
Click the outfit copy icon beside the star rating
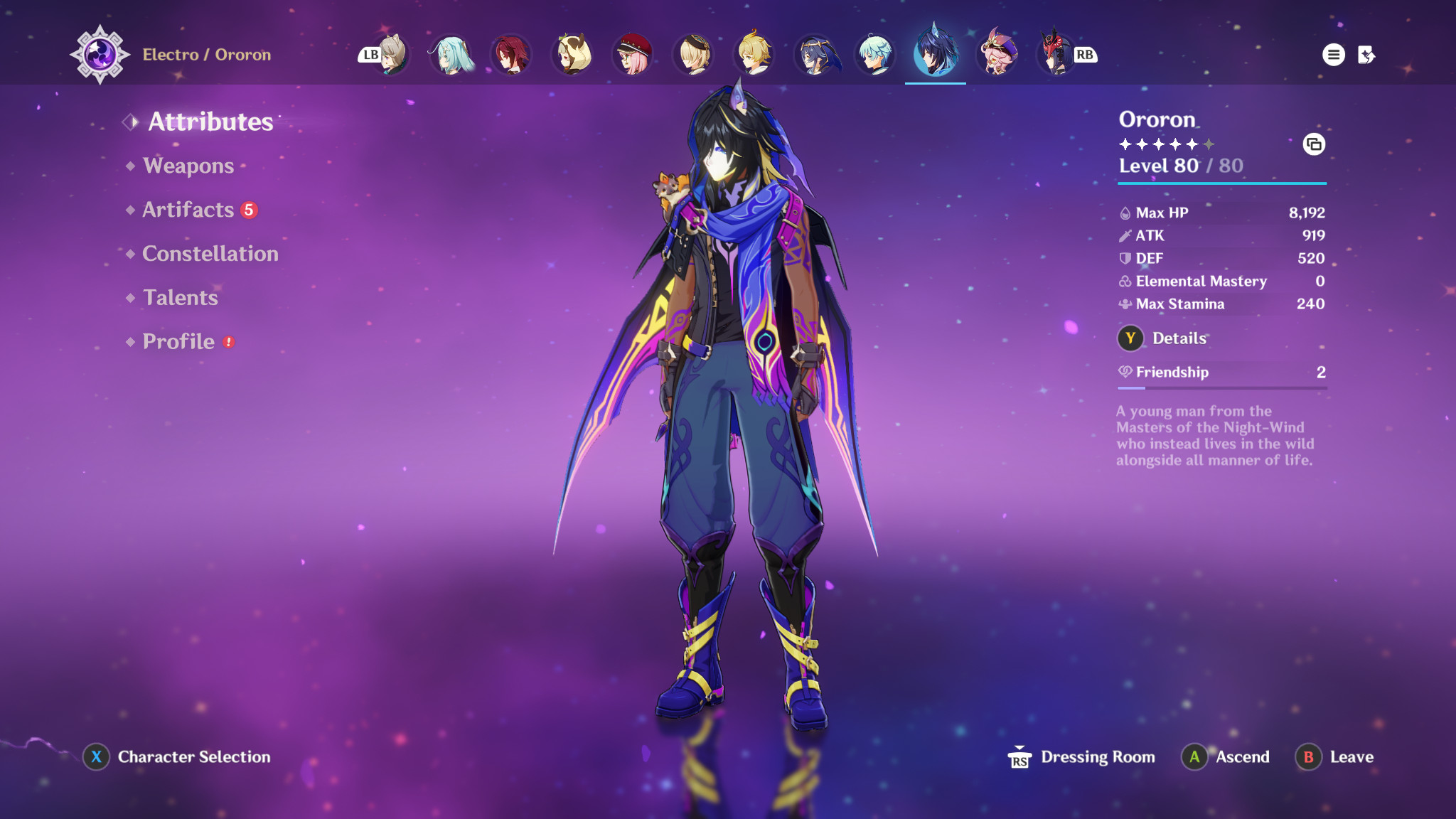point(1315,144)
